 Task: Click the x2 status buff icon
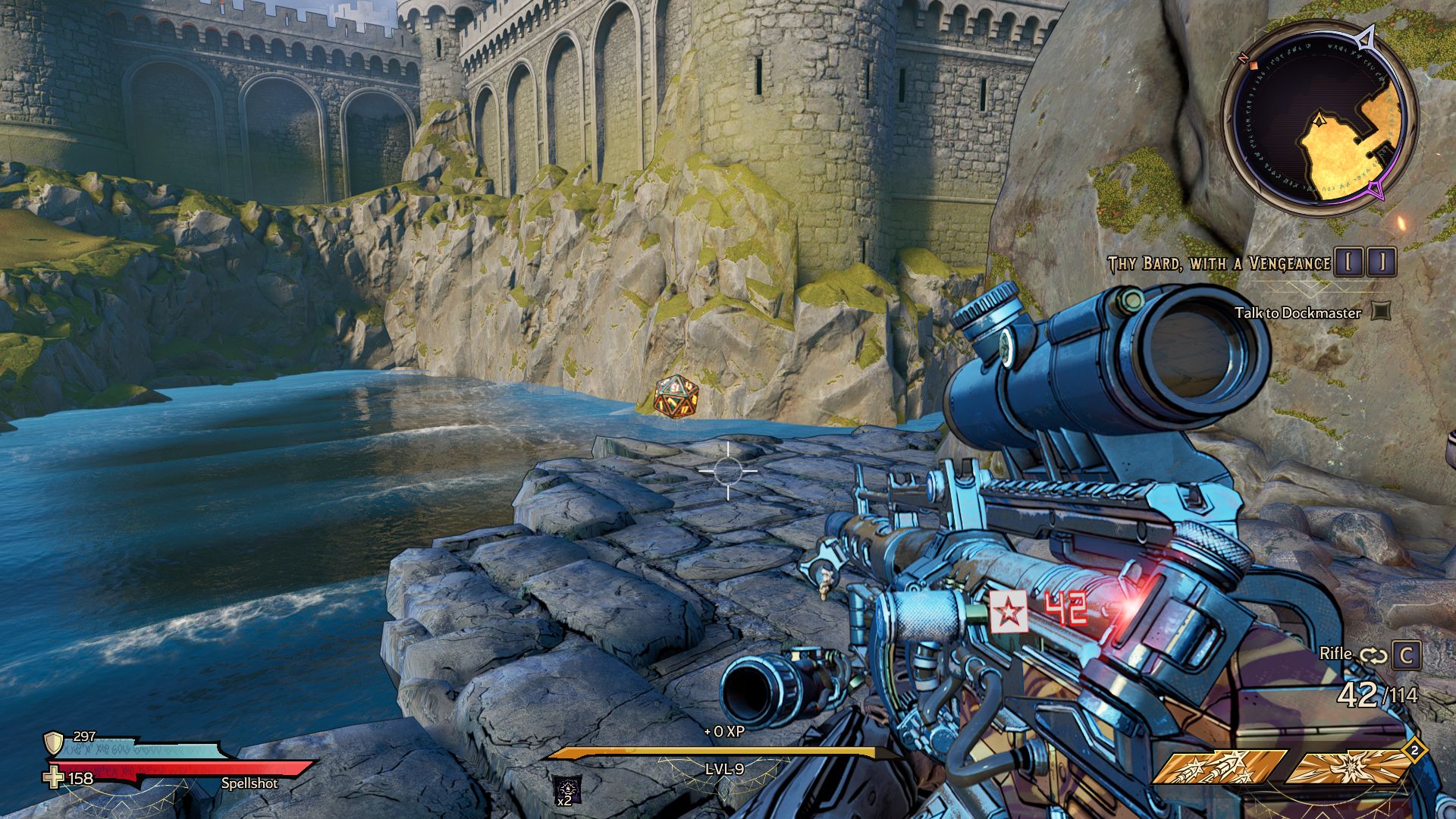click(x=567, y=789)
